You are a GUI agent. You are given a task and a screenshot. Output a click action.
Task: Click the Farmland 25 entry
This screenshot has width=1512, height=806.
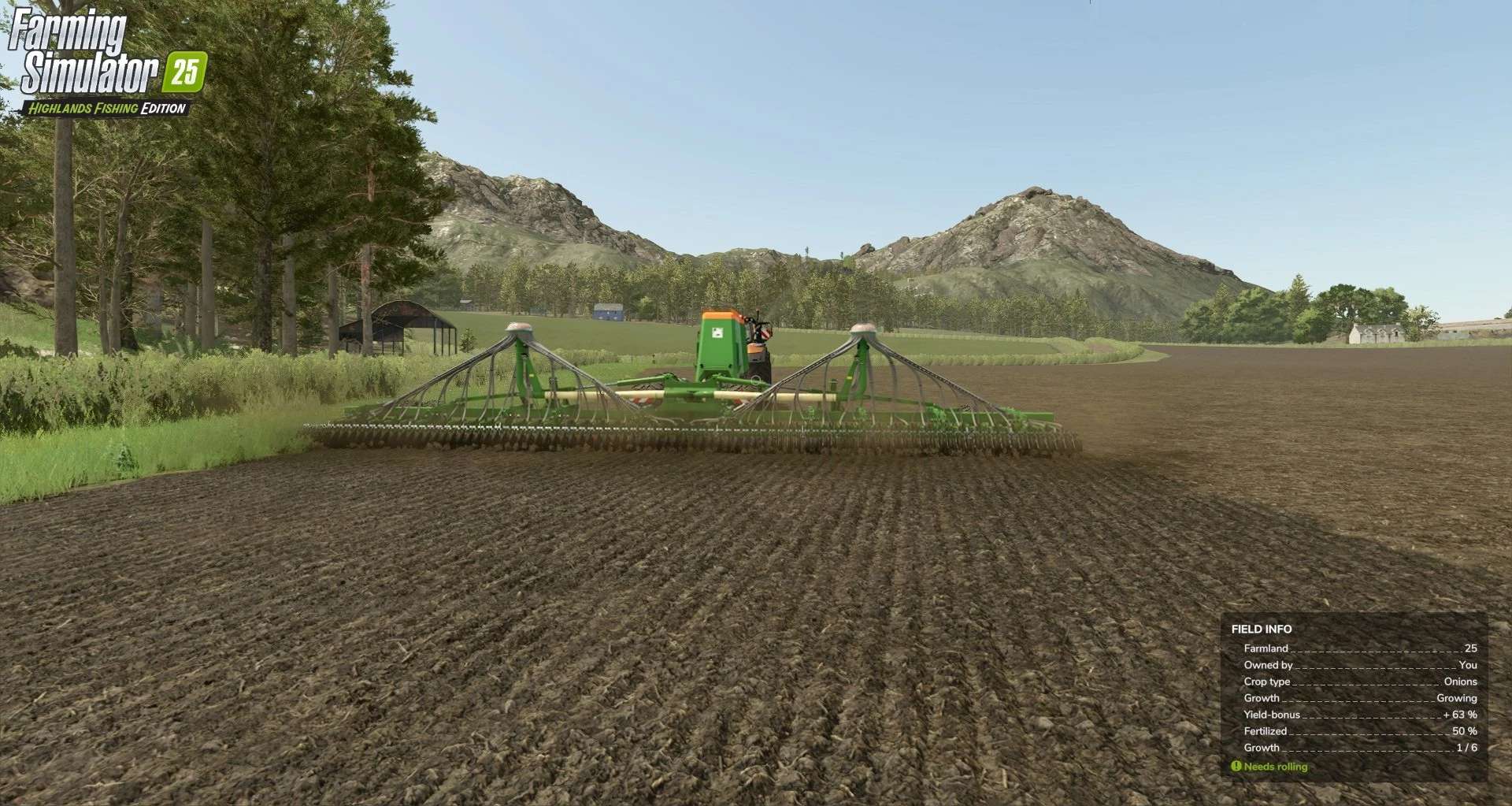click(1339, 648)
